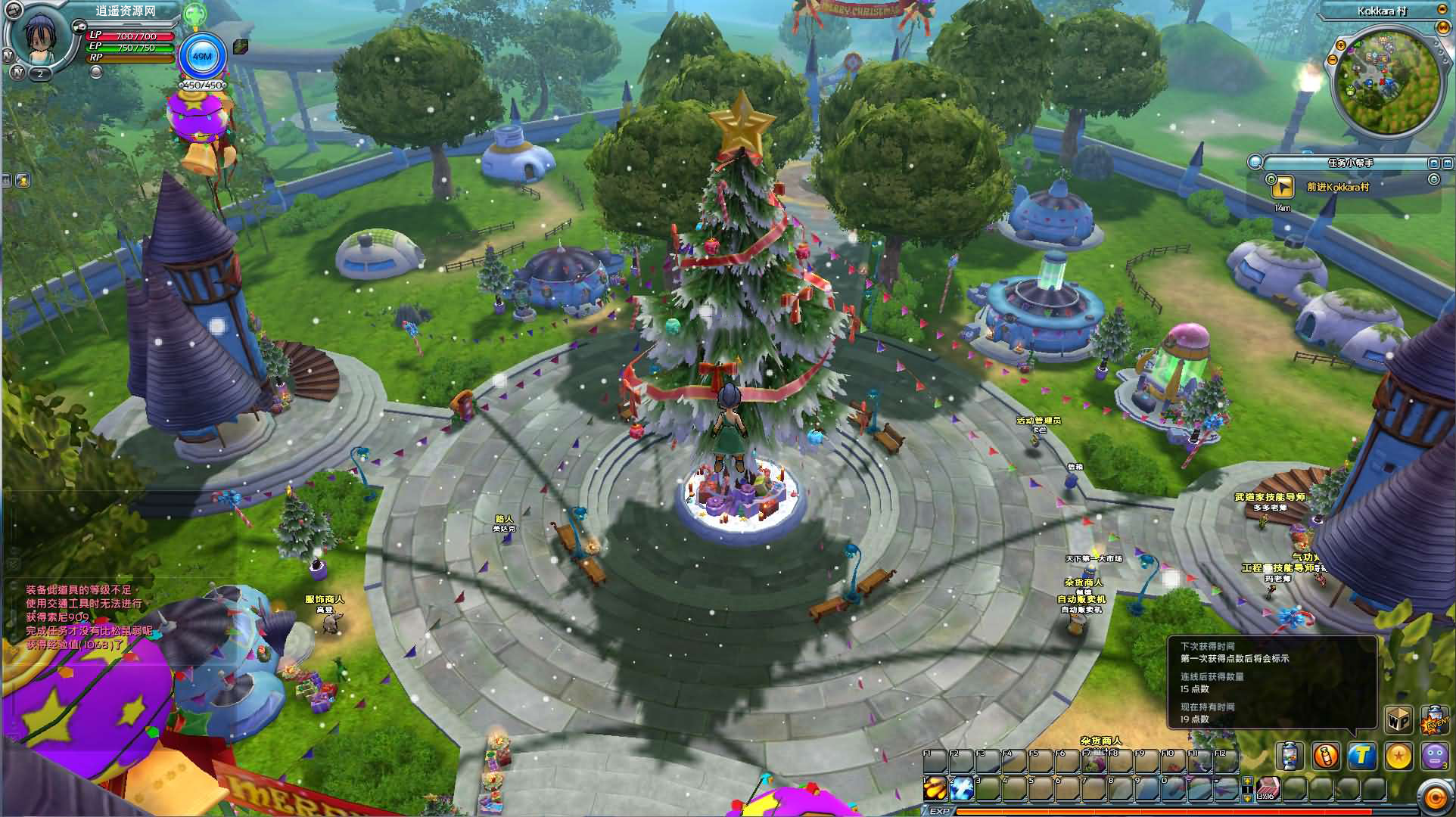Viewport: 1456px width, 817px height.
Task: Use the blue energy skill in slot 2
Action: coord(961,788)
